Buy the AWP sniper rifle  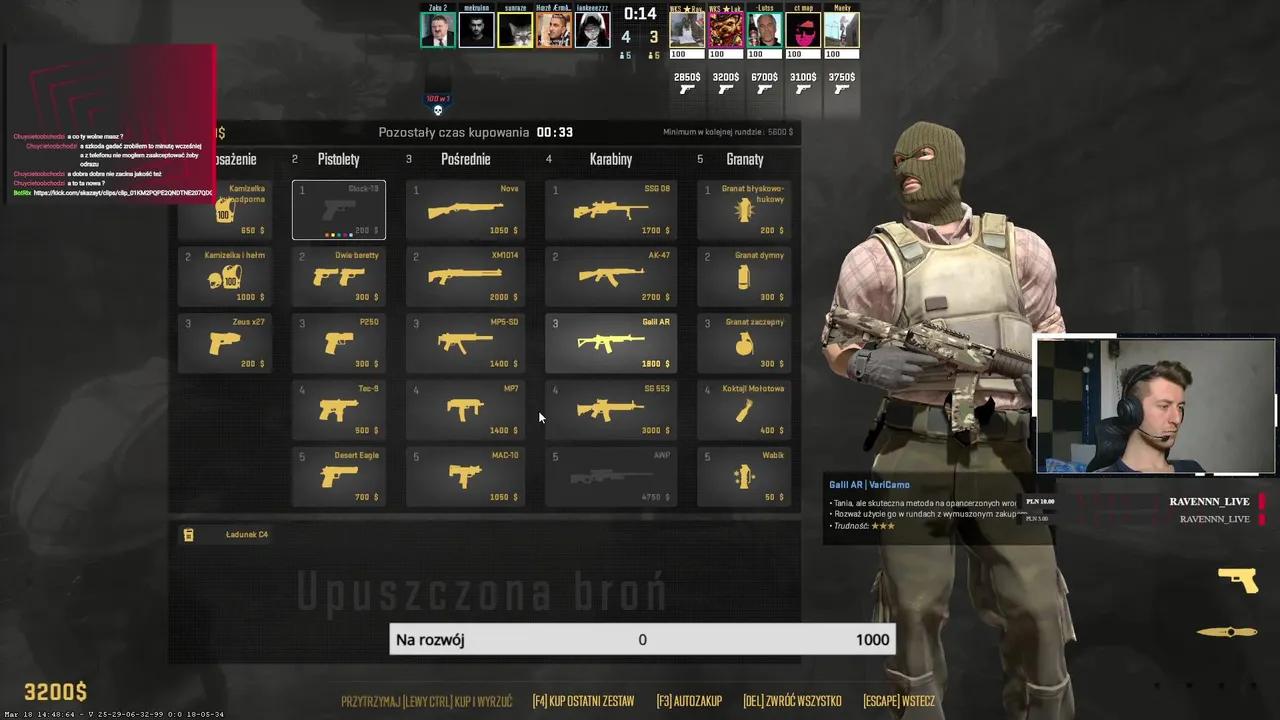[610, 477]
